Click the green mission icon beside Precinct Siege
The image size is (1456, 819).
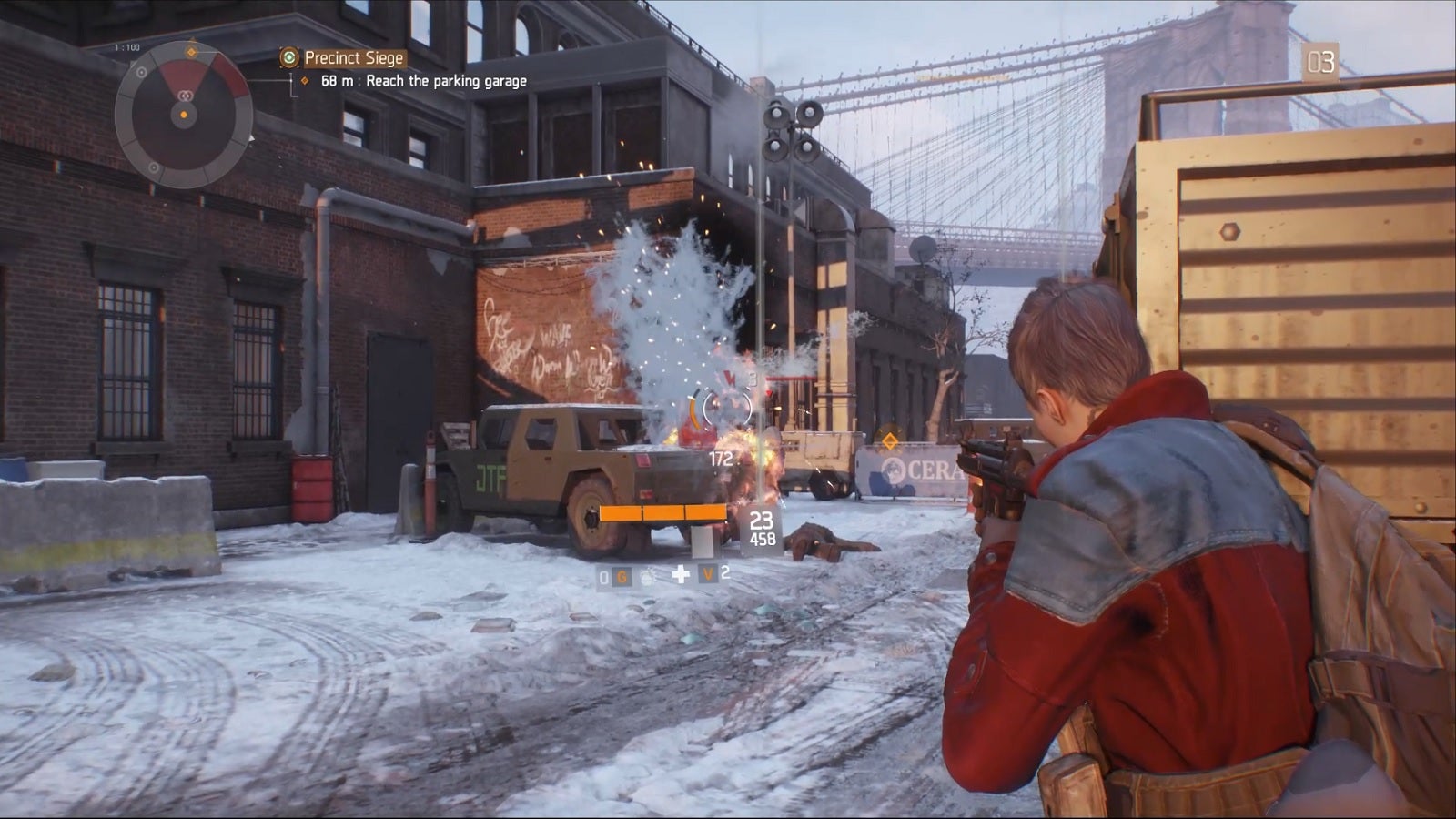289,58
